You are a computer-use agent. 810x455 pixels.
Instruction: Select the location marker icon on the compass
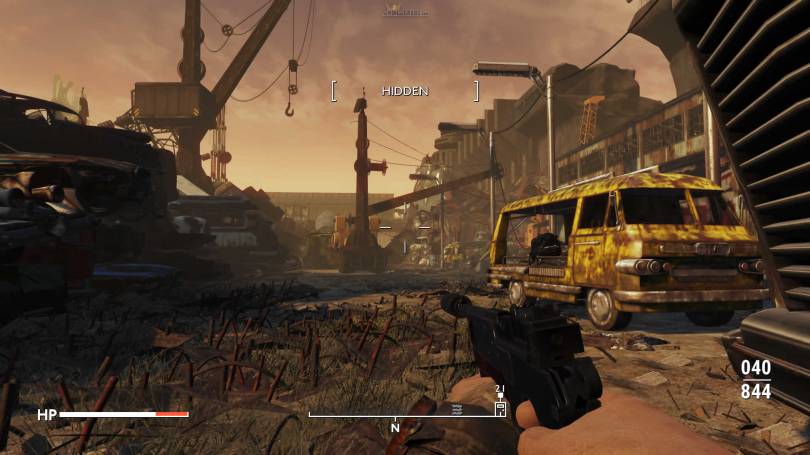(500, 408)
